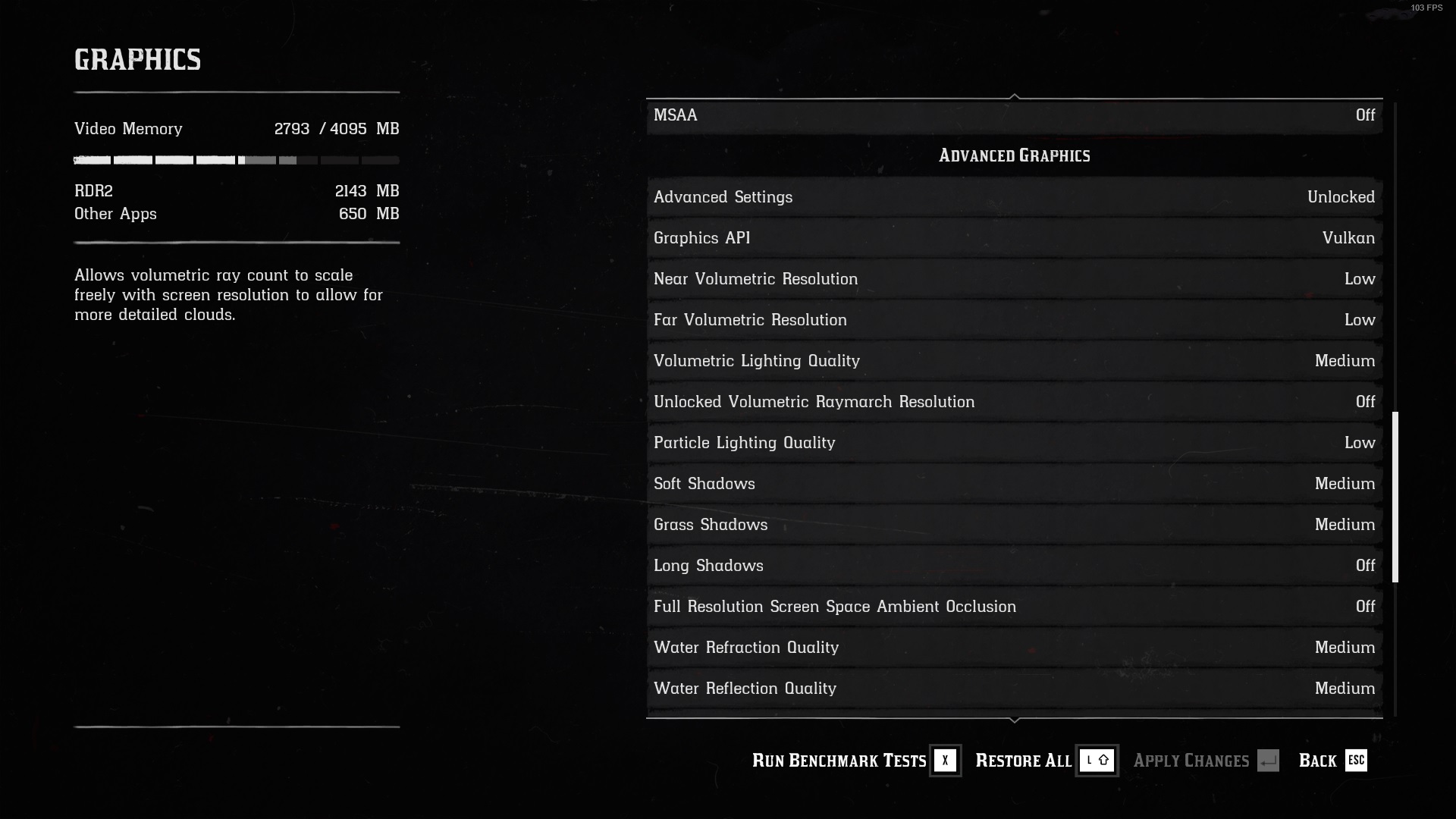Image resolution: width=1456 pixels, height=819 pixels.
Task: Select the MSAA setting row
Action: [1014, 115]
